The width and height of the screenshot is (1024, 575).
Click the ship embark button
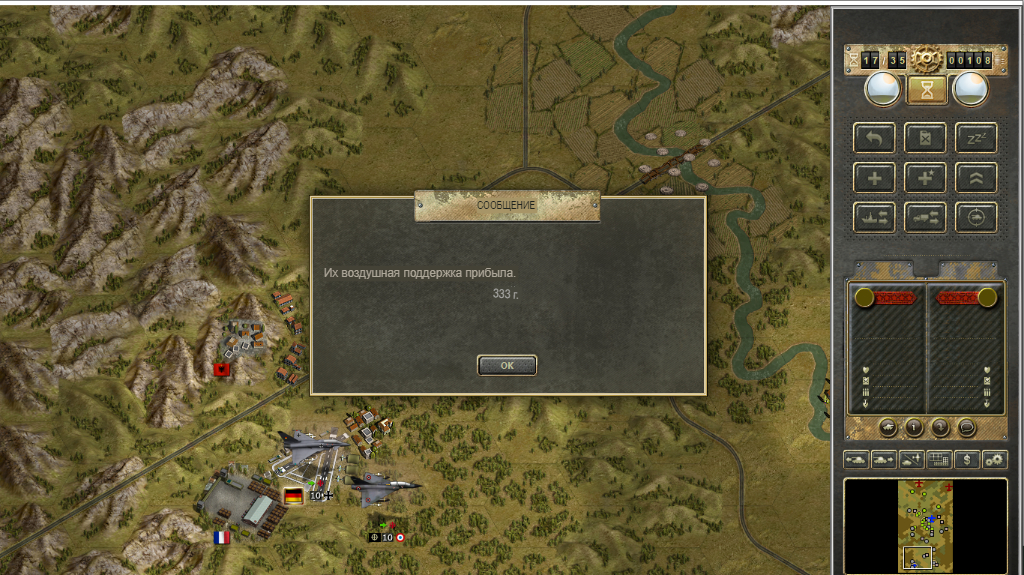coord(874,216)
